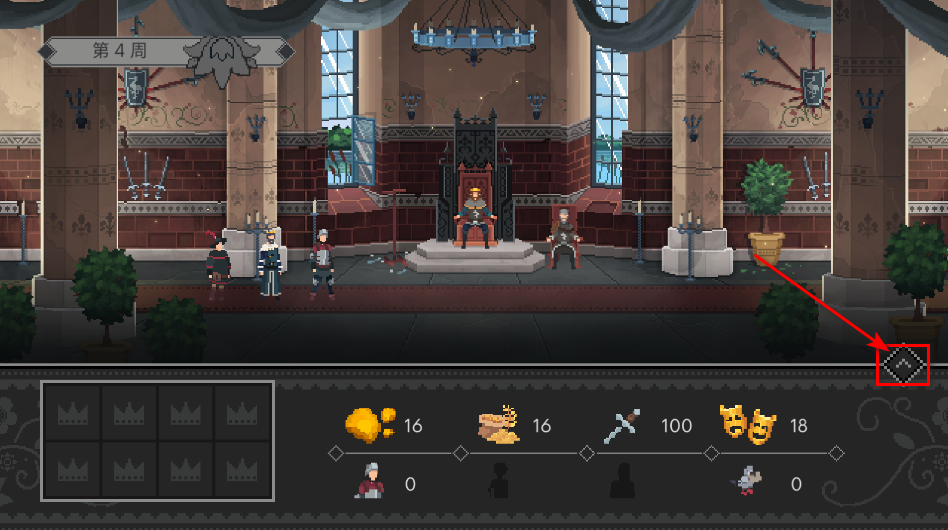Select the red-robed agent icon
The width and height of the screenshot is (948, 530).
pyautogui.click(x=369, y=483)
